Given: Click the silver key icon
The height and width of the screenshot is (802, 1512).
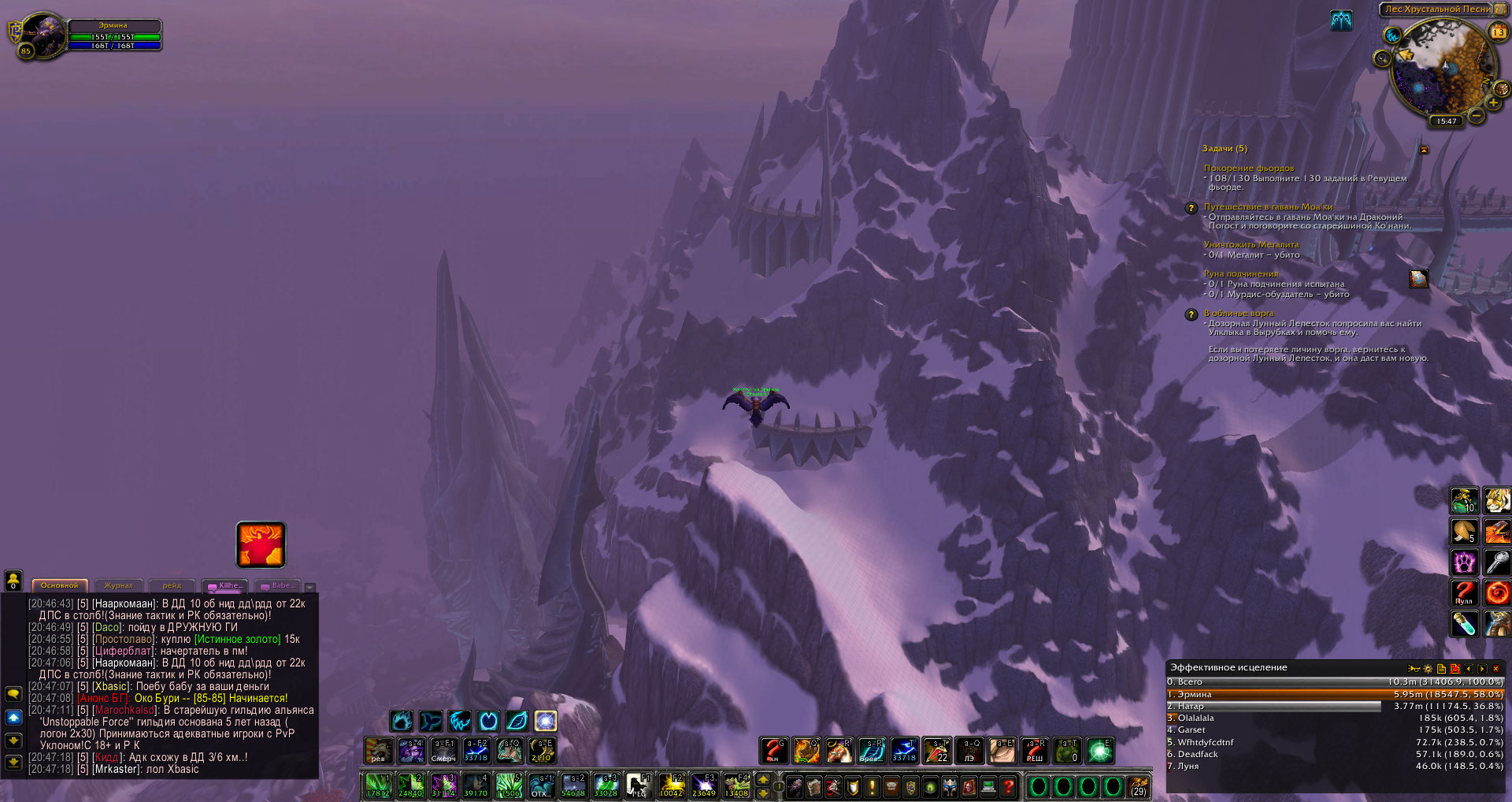Looking at the screenshot, I should point(1496,562).
